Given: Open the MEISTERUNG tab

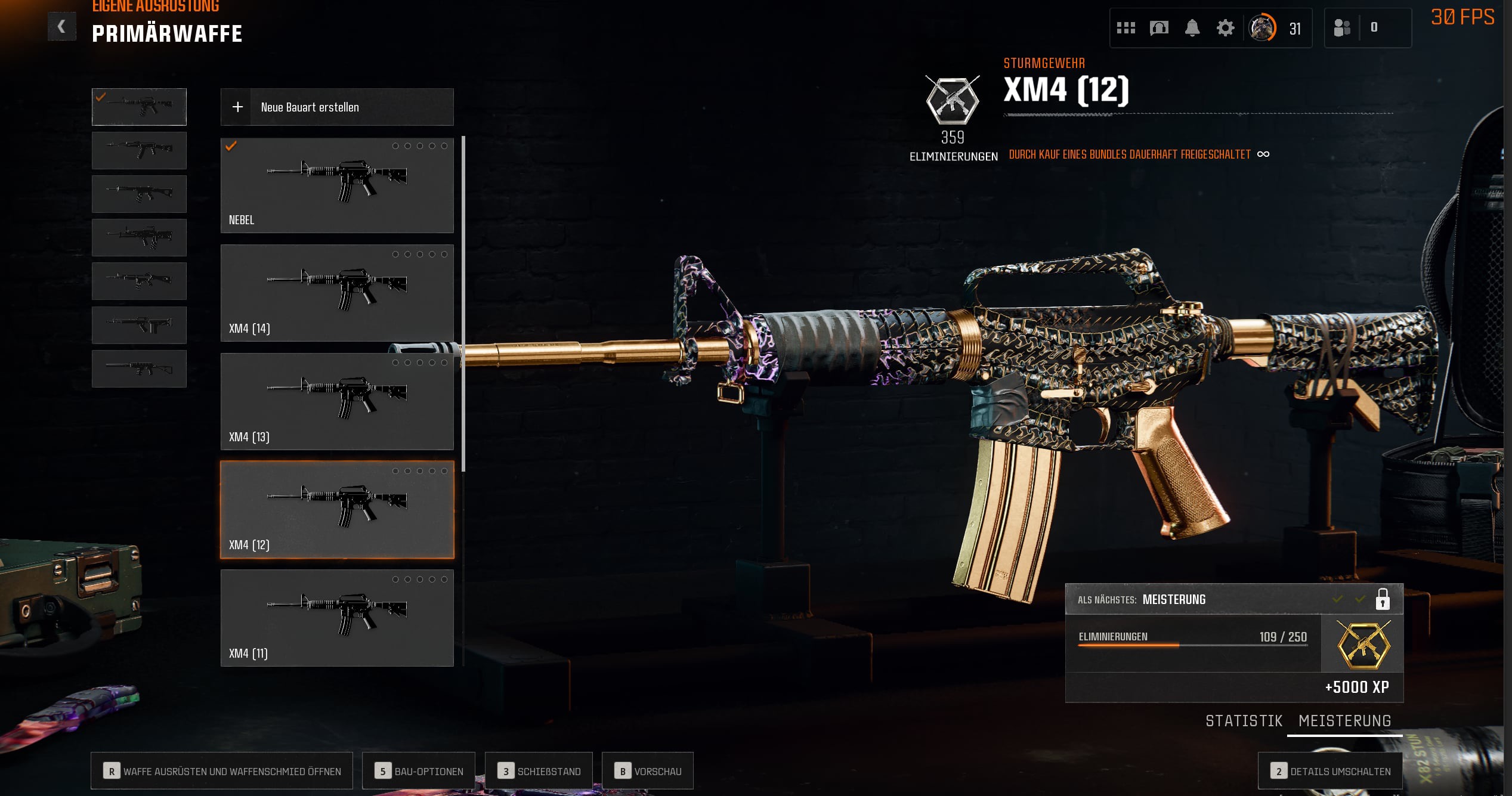Looking at the screenshot, I should (x=1344, y=721).
